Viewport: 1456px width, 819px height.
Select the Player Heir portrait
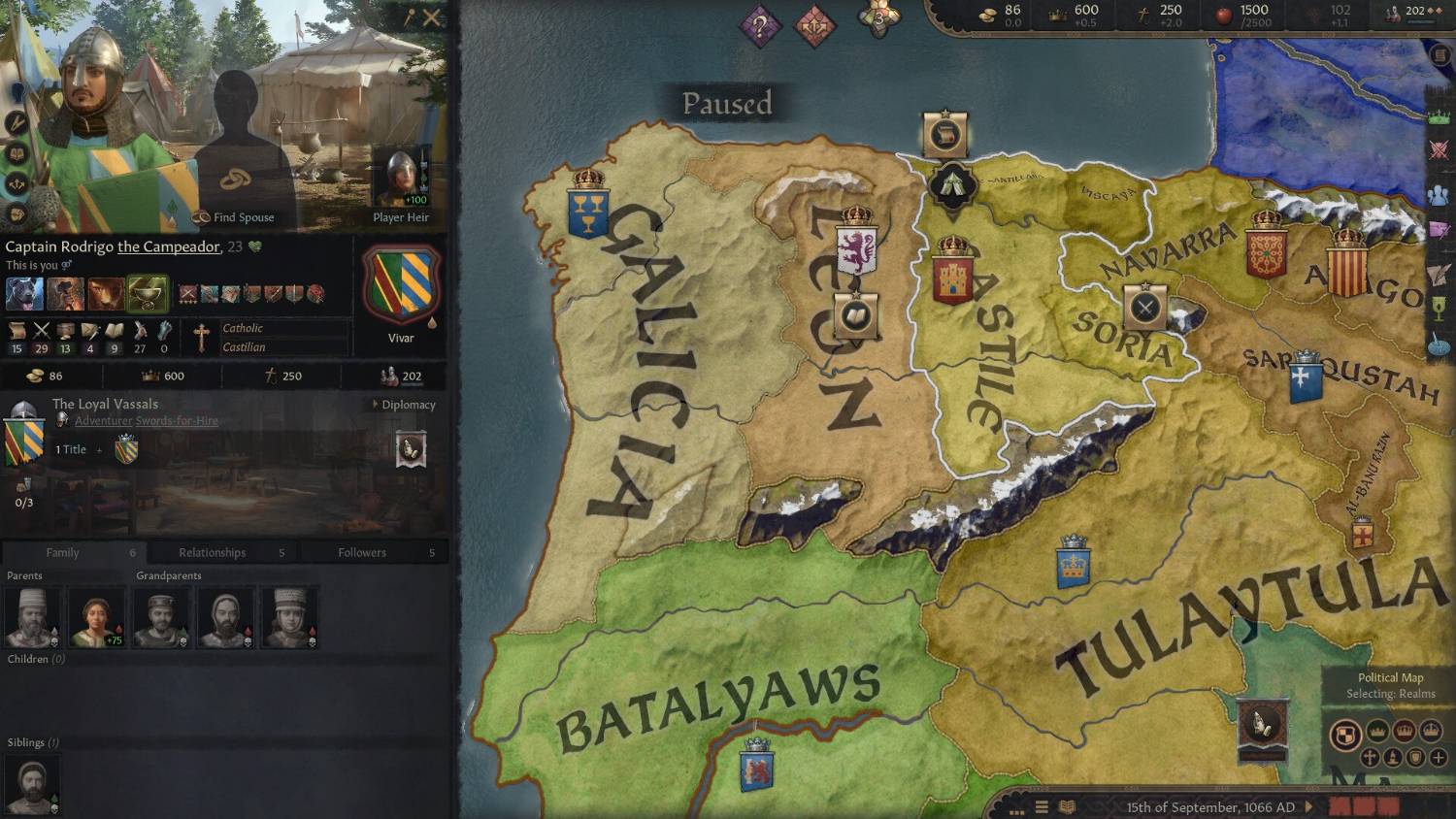pos(400,179)
